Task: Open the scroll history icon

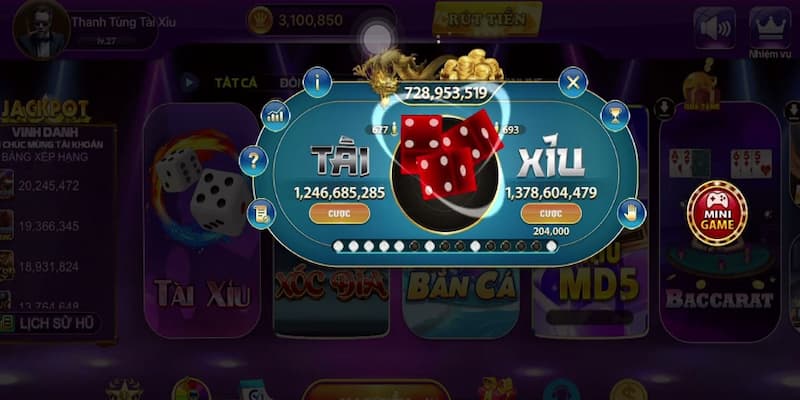Action: [261, 212]
